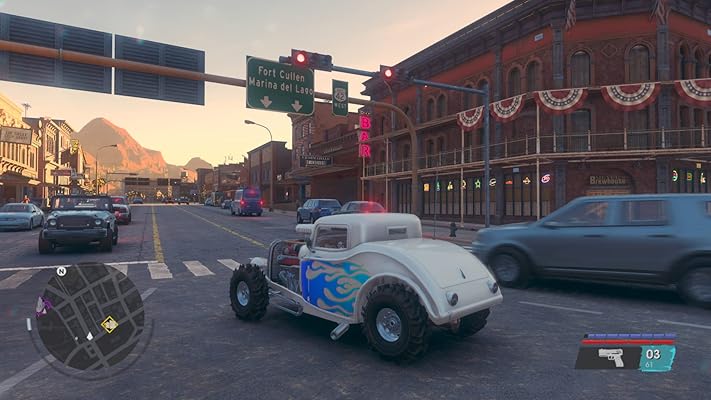Image resolution: width=711 pixels, height=400 pixels.
Task: Select the yellow diamond marker on minimap
Action: 109,324
